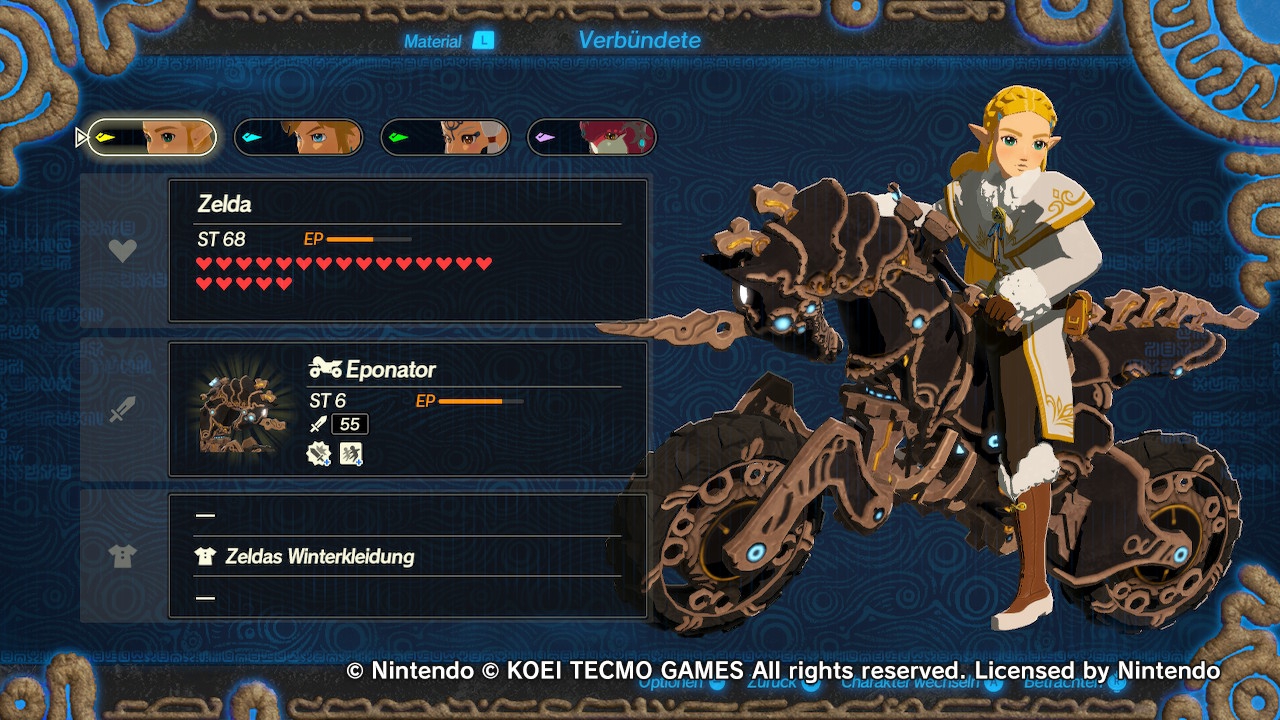Screen dimensions: 1280x720
Task: Click the shirt category icon
Action: [x=122, y=557]
